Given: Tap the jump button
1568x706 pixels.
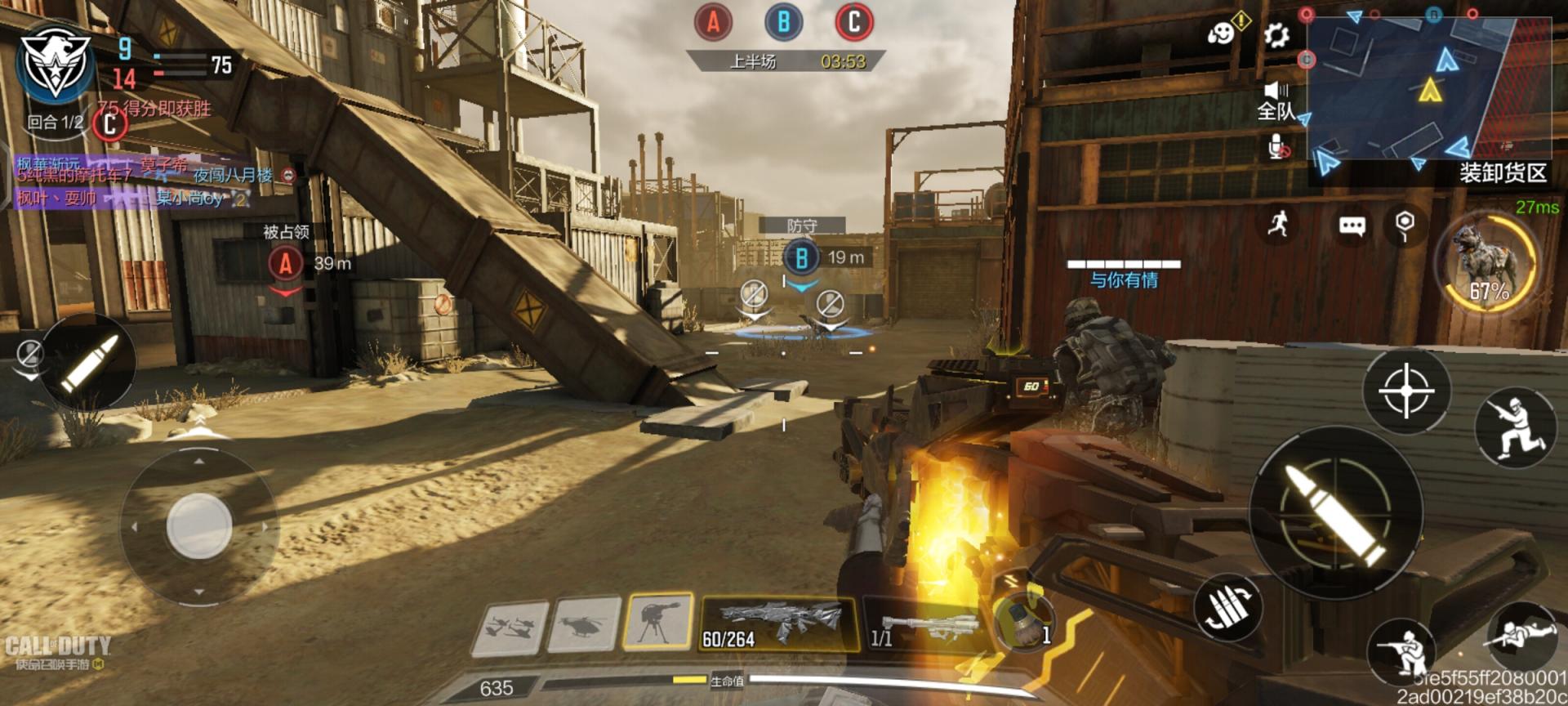Looking at the screenshot, I should click(x=1513, y=427).
